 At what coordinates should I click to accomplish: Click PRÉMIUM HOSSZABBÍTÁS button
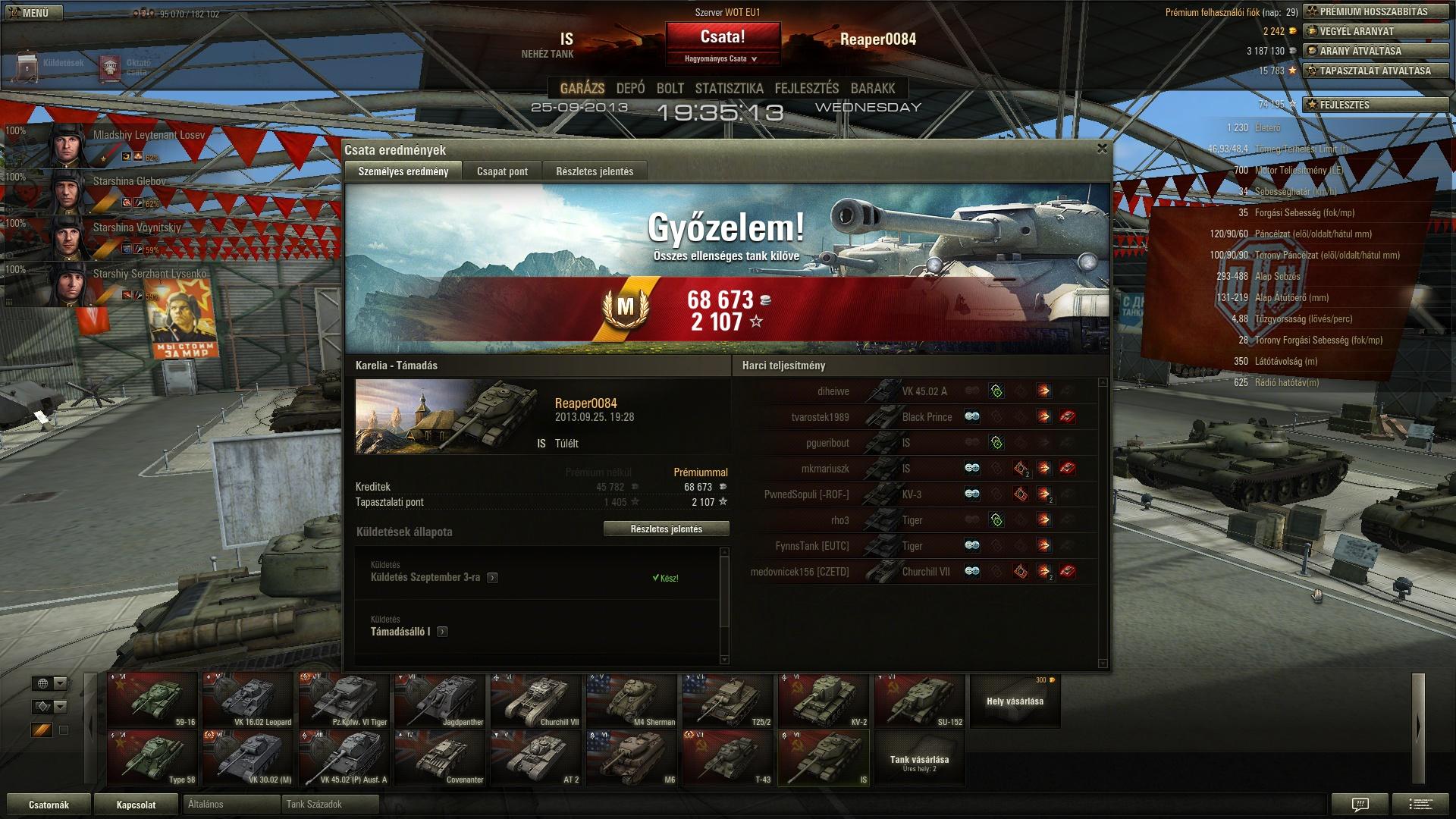pyautogui.click(x=1375, y=12)
